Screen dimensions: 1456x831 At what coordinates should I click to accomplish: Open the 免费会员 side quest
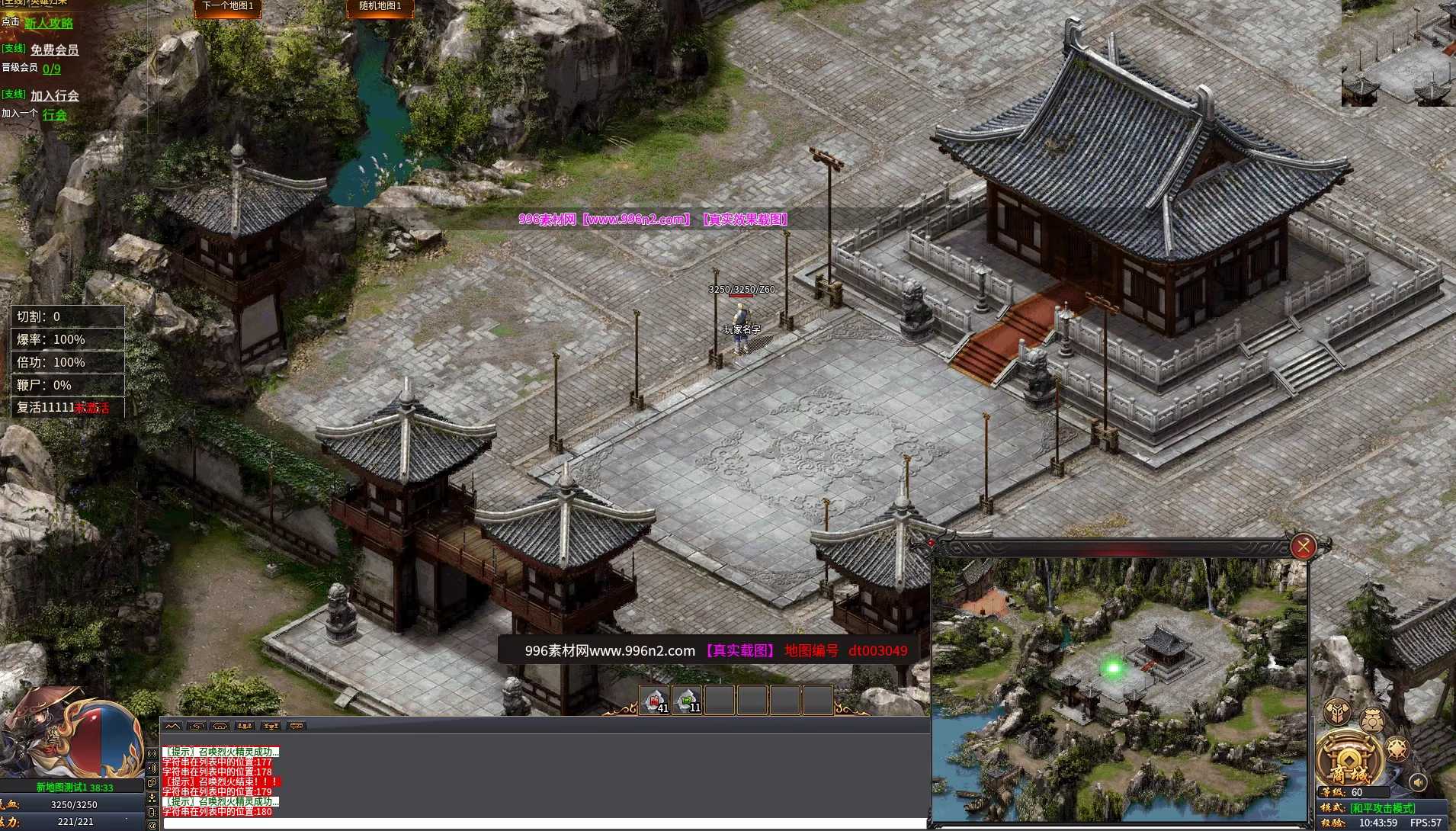[54, 50]
